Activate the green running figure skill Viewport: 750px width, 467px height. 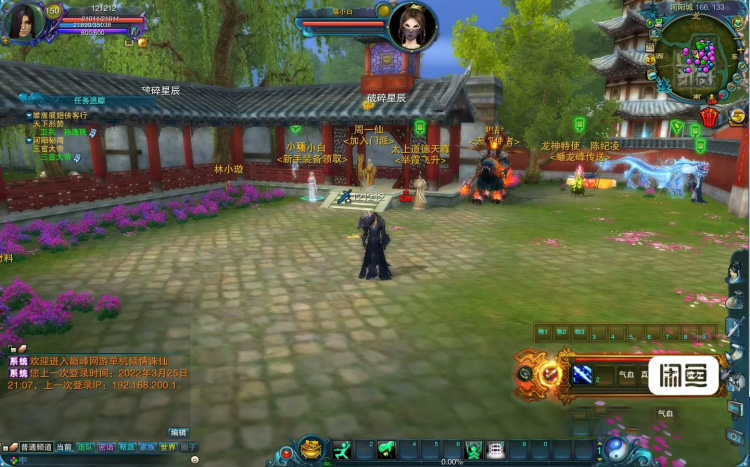pyautogui.click(x=343, y=450)
